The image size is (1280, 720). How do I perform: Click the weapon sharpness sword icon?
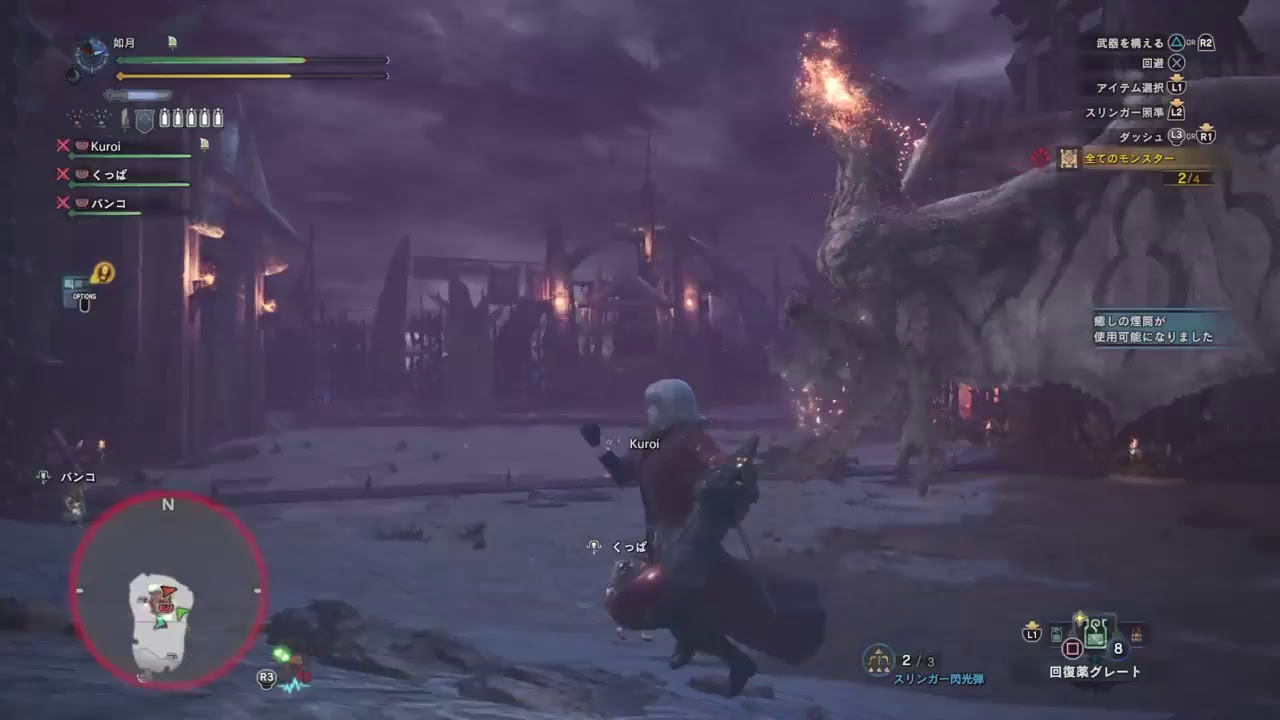tap(137, 95)
